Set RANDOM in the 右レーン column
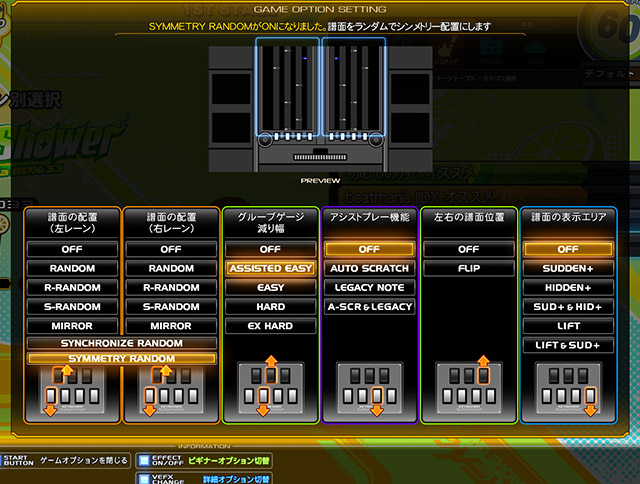 pyautogui.click(x=171, y=268)
